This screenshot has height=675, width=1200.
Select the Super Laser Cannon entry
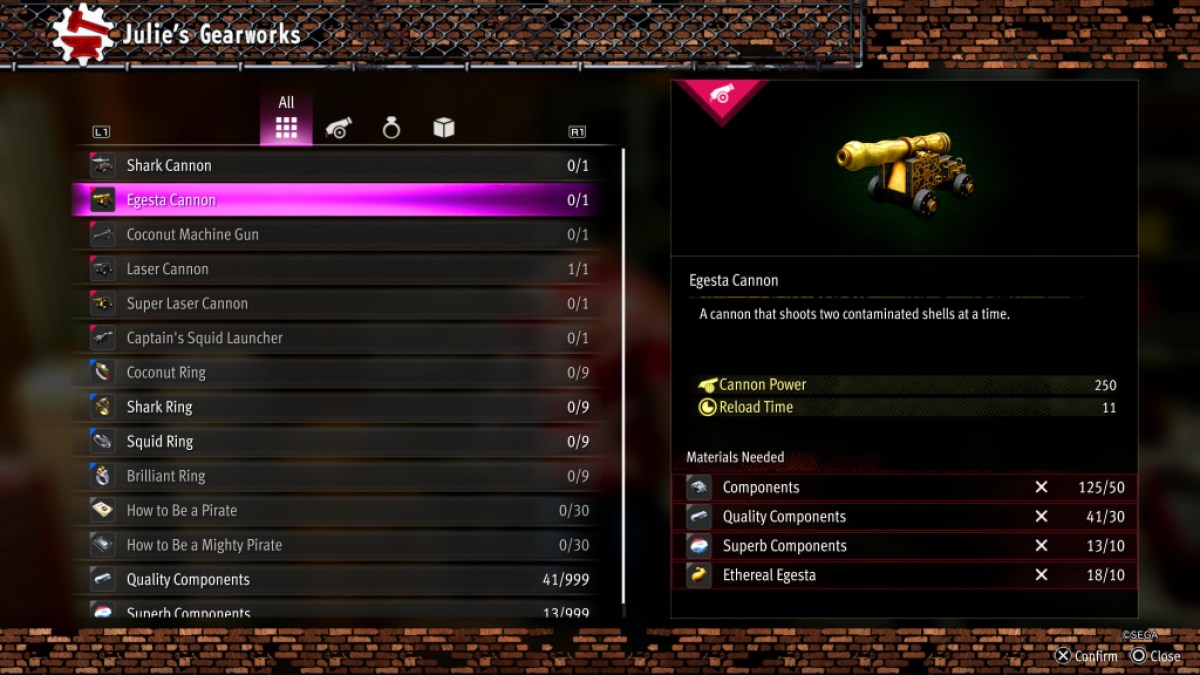click(340, 303)
